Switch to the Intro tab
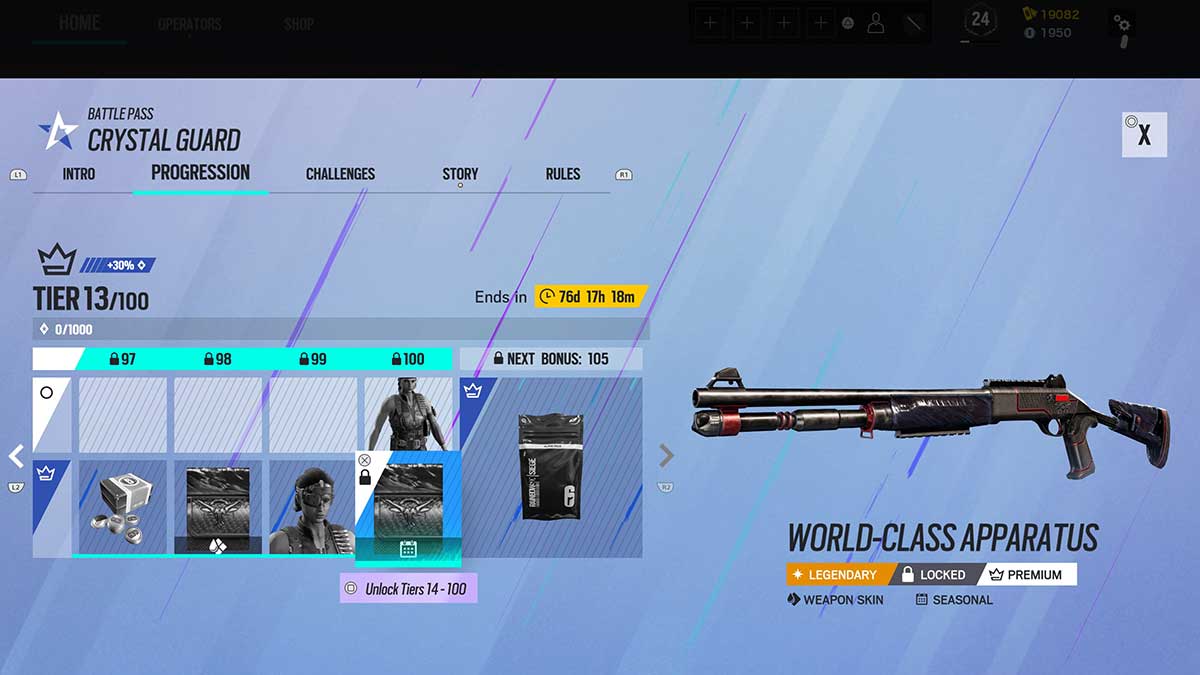Image resolution: width=1200 pixels, height=675 pixels. point(79,174)
